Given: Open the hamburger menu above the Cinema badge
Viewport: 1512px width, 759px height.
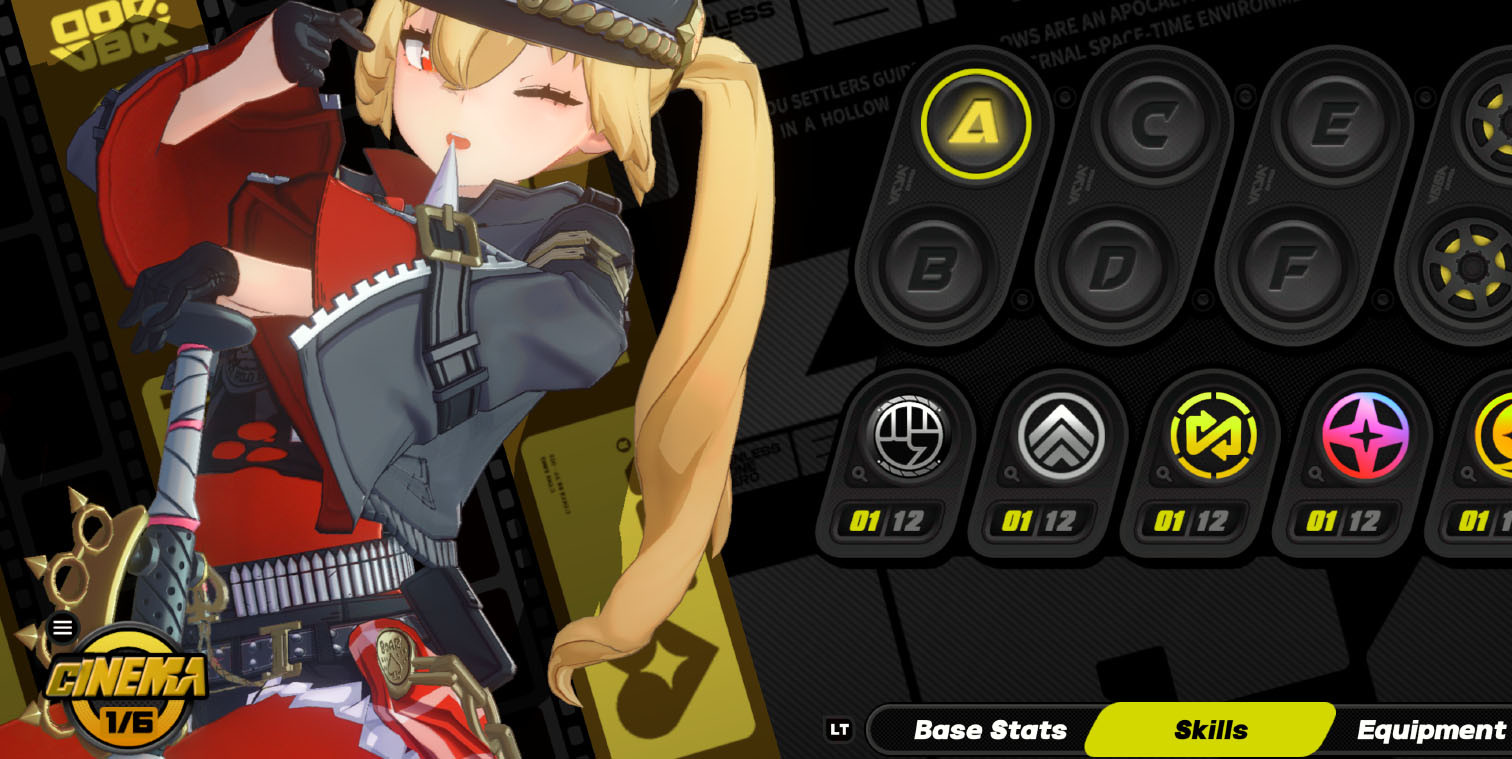Looking at the screenshot, I should (64, 627).
